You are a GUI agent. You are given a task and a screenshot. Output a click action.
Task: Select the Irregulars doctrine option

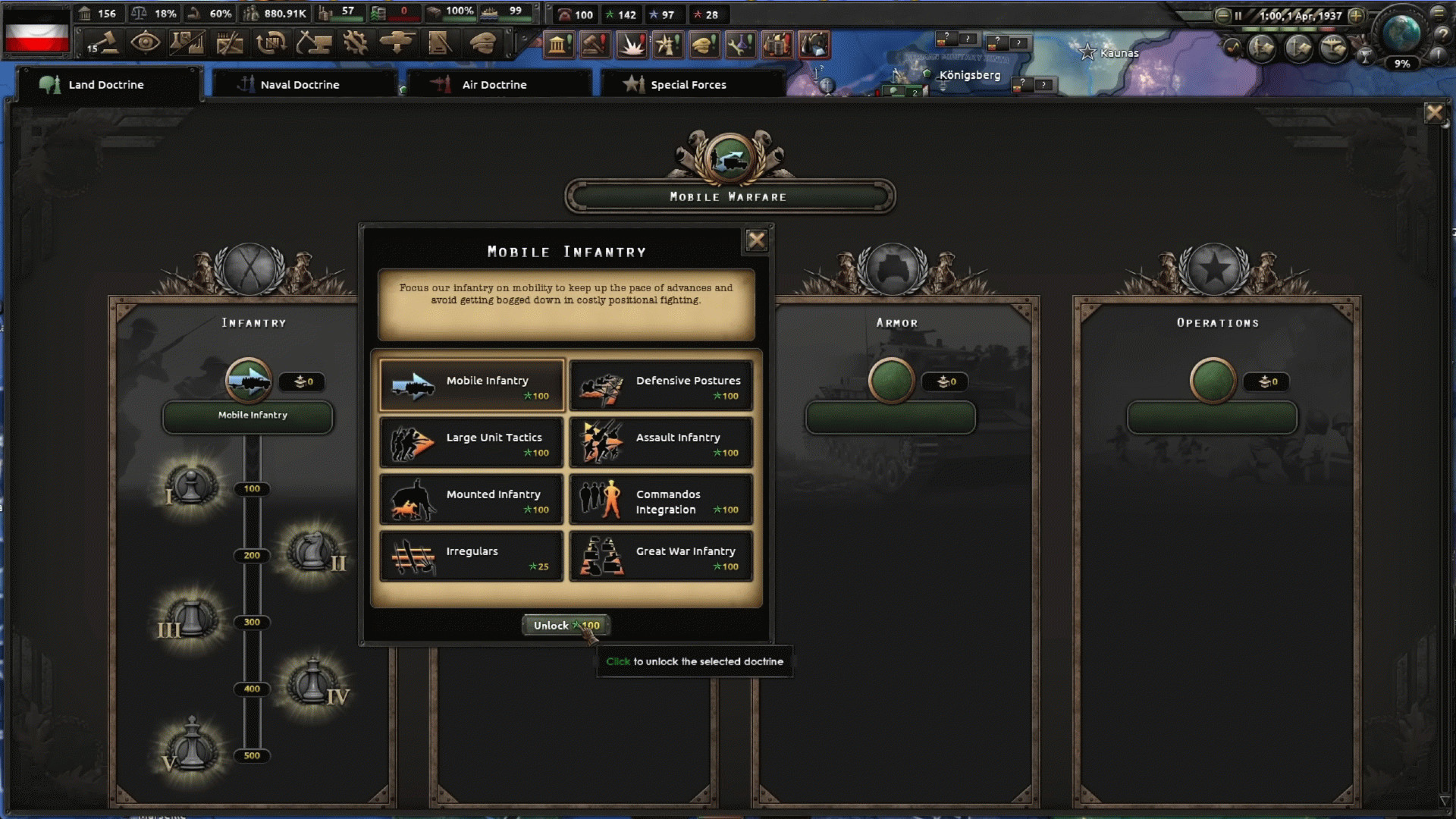pos(471,556)
